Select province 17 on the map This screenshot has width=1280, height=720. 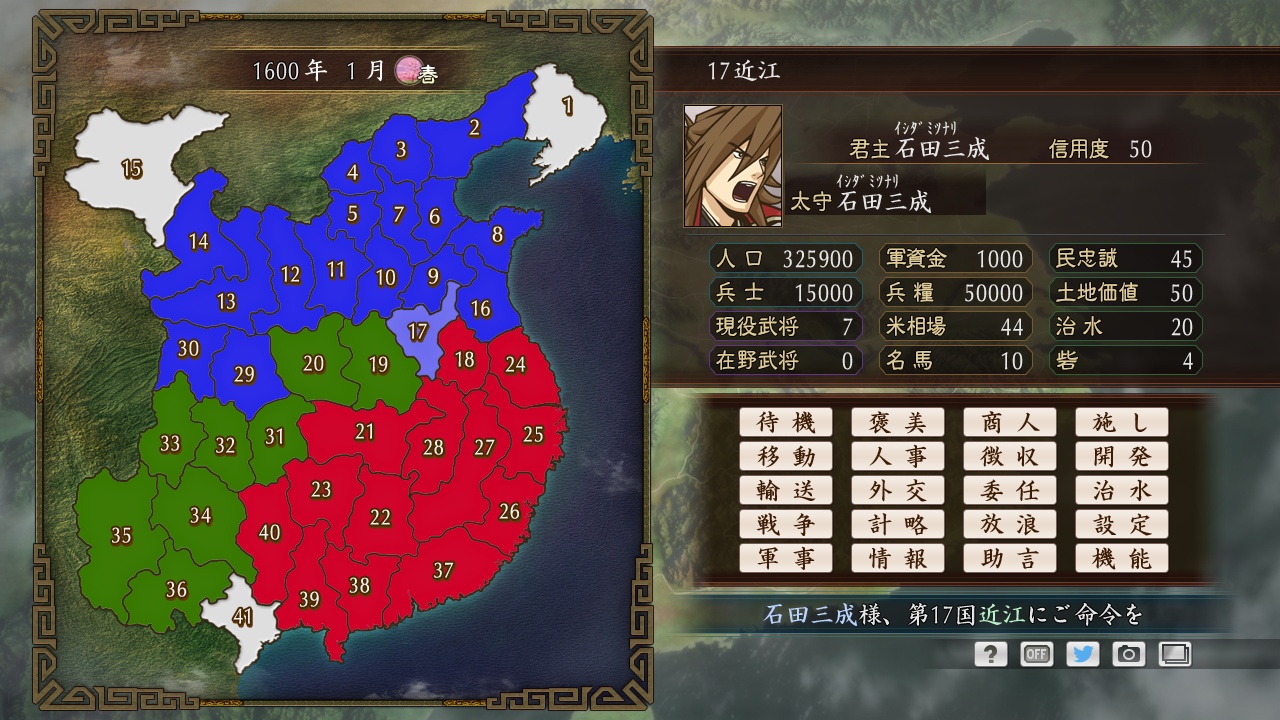(418, 330)
